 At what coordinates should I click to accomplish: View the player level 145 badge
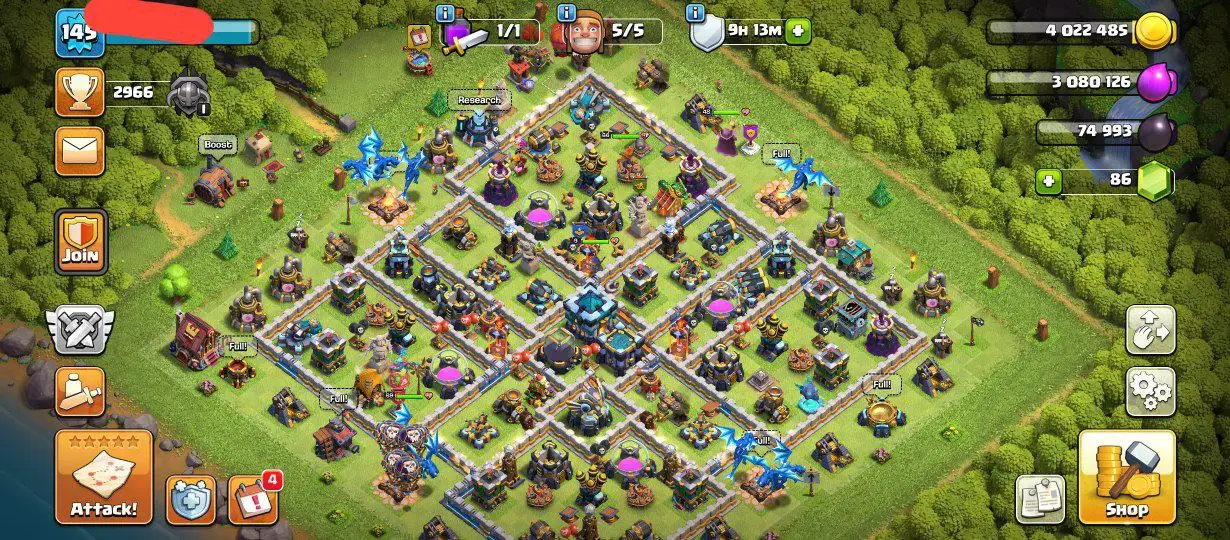click(79, 33)
